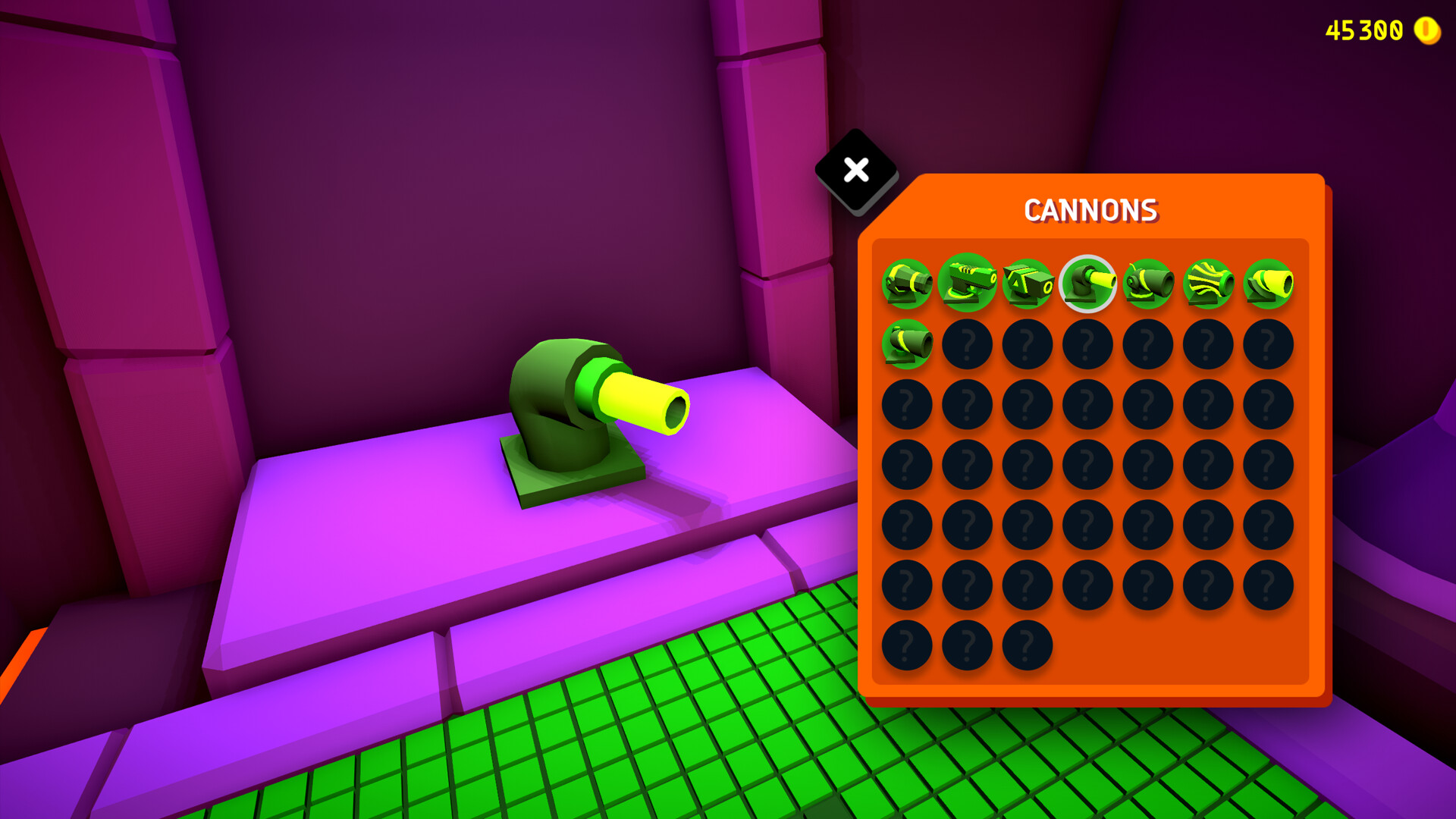Select the laser pistol cannon icon
Screen dimensions: 1456x819
[966, 284]
